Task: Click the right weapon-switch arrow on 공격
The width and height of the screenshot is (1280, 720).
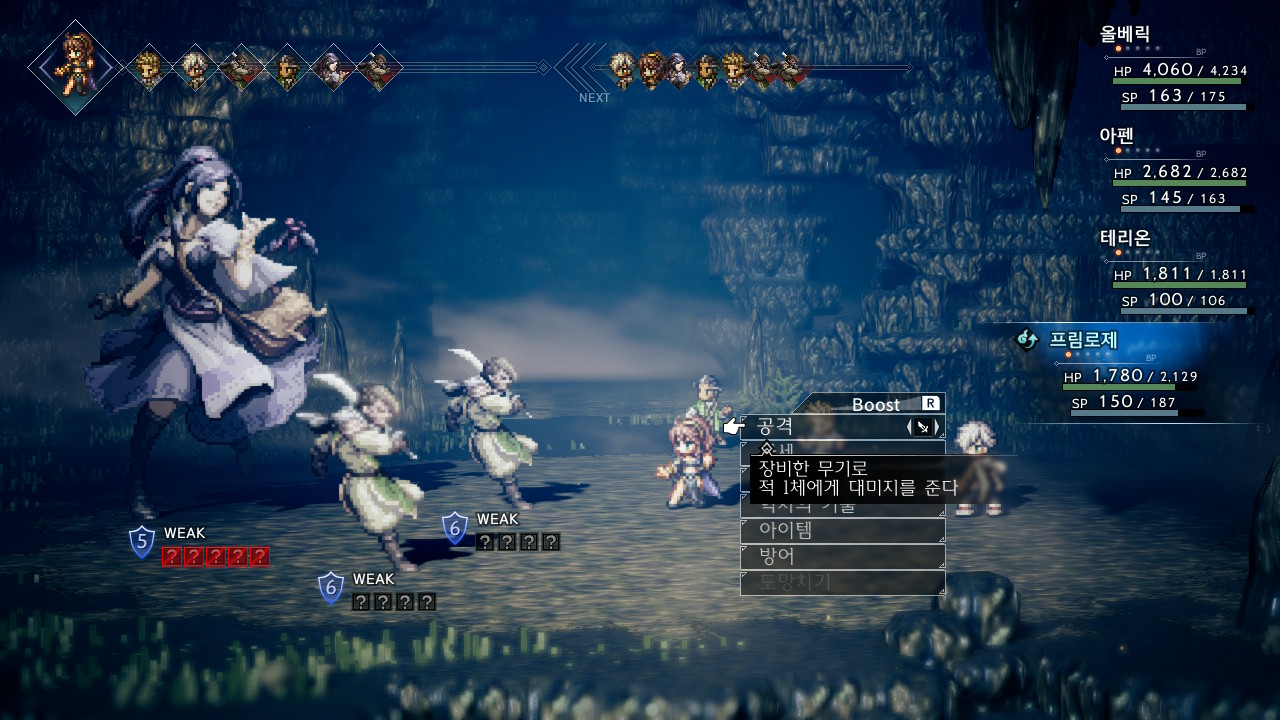Action: click(937, 427)
